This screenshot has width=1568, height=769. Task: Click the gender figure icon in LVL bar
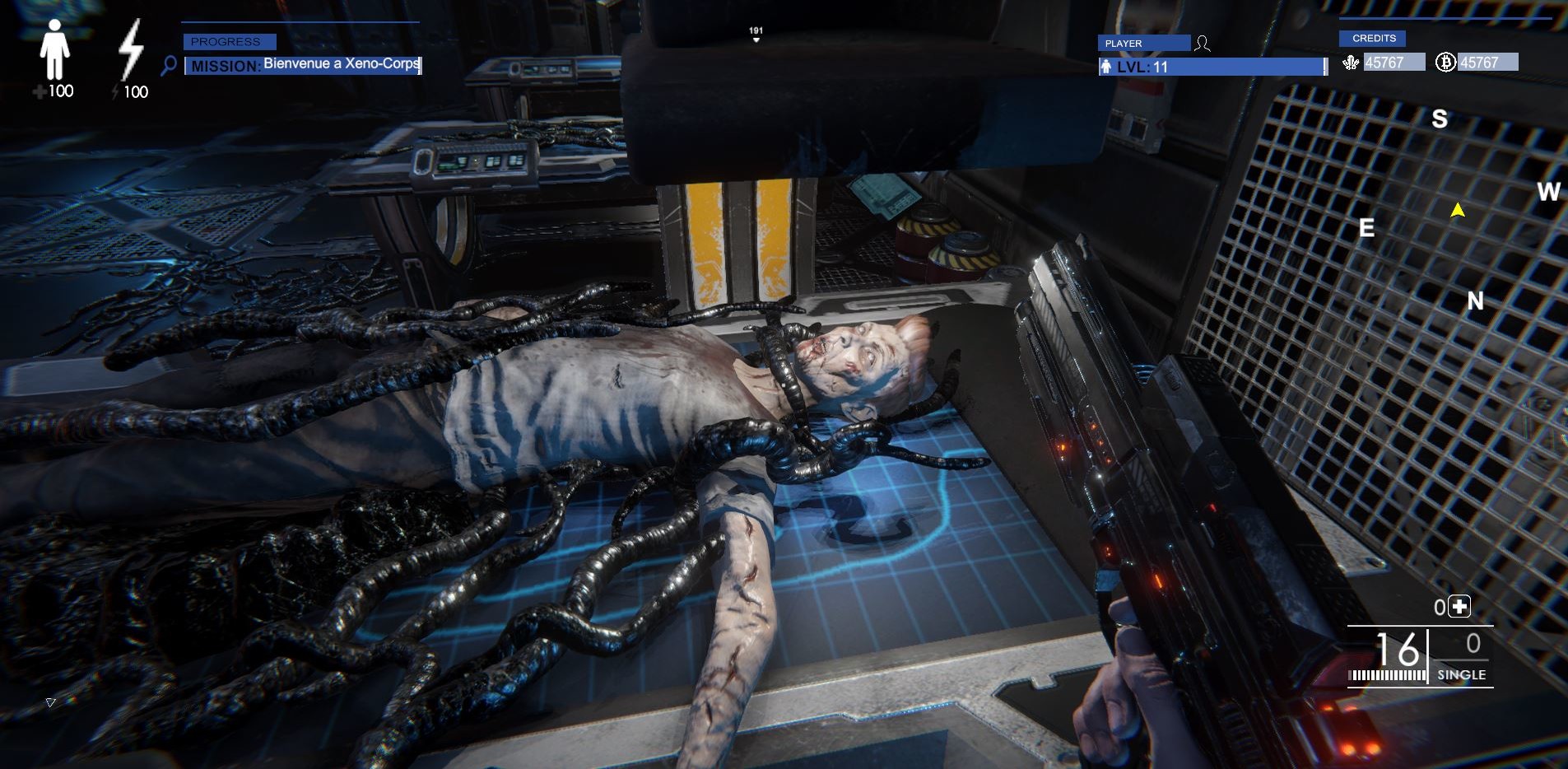pos(1106,68)
